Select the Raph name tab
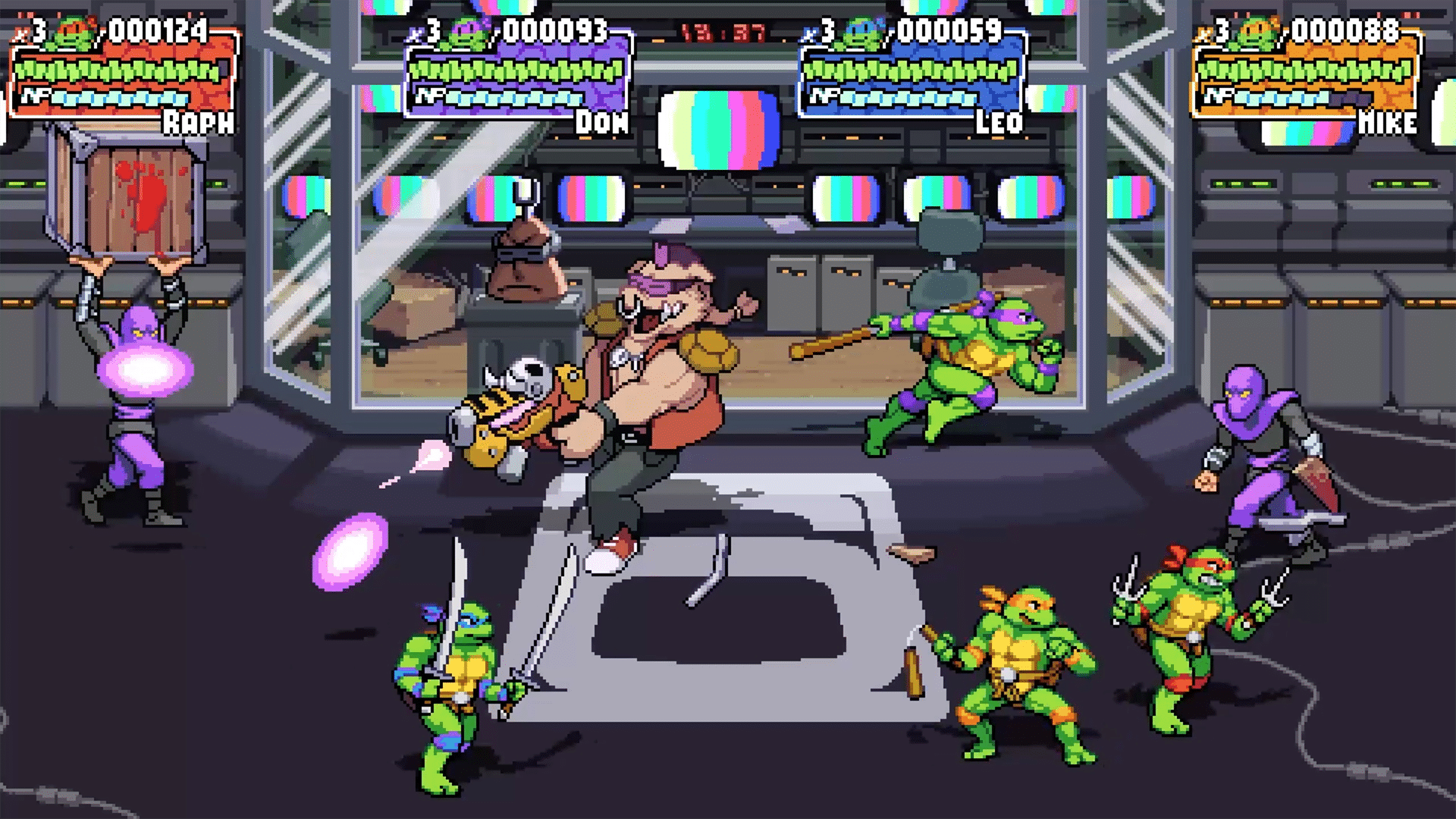Screen dimensions: 1456x819 (x=199, y=121)
